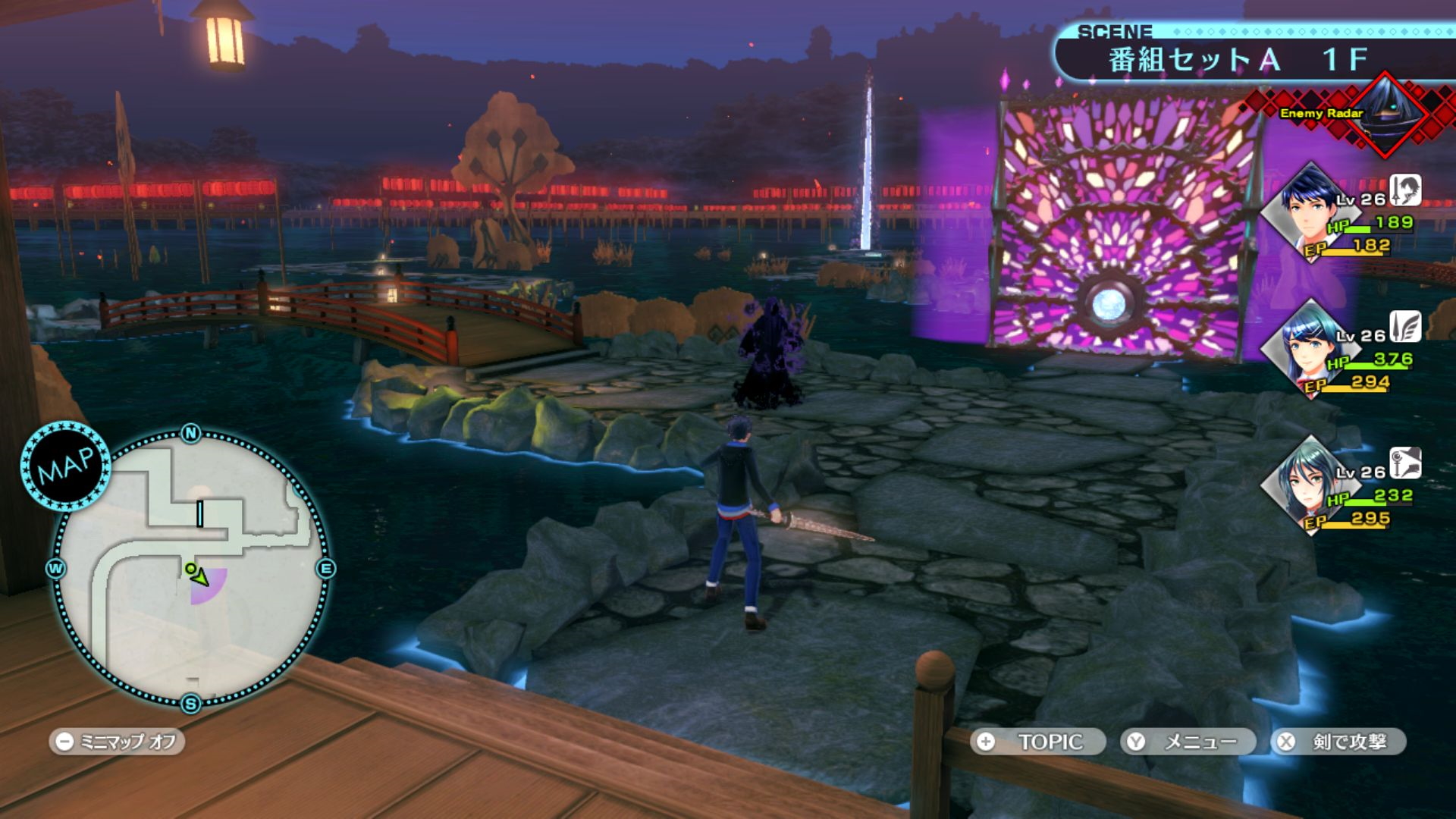1456x819 pixels.
Task: Open the TOPIC messages button
Action: [x=1039, y=742]
